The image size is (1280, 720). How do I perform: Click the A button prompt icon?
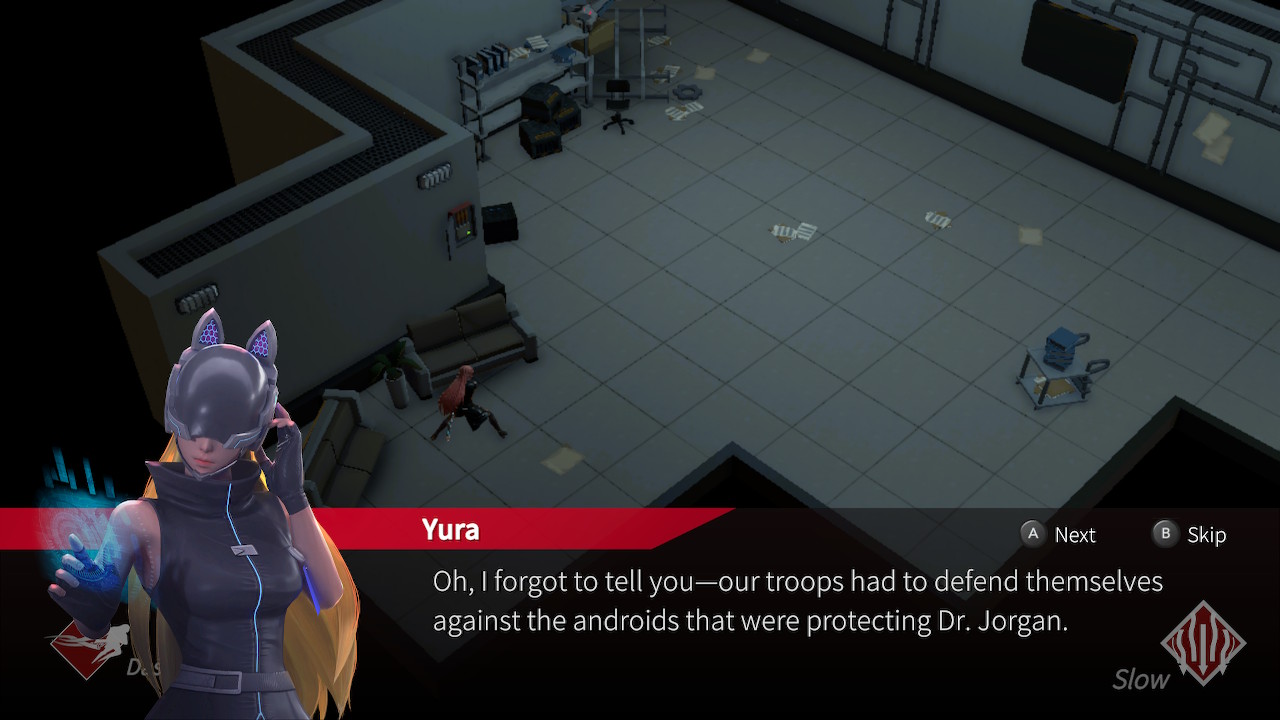(x=1032, y=534)
